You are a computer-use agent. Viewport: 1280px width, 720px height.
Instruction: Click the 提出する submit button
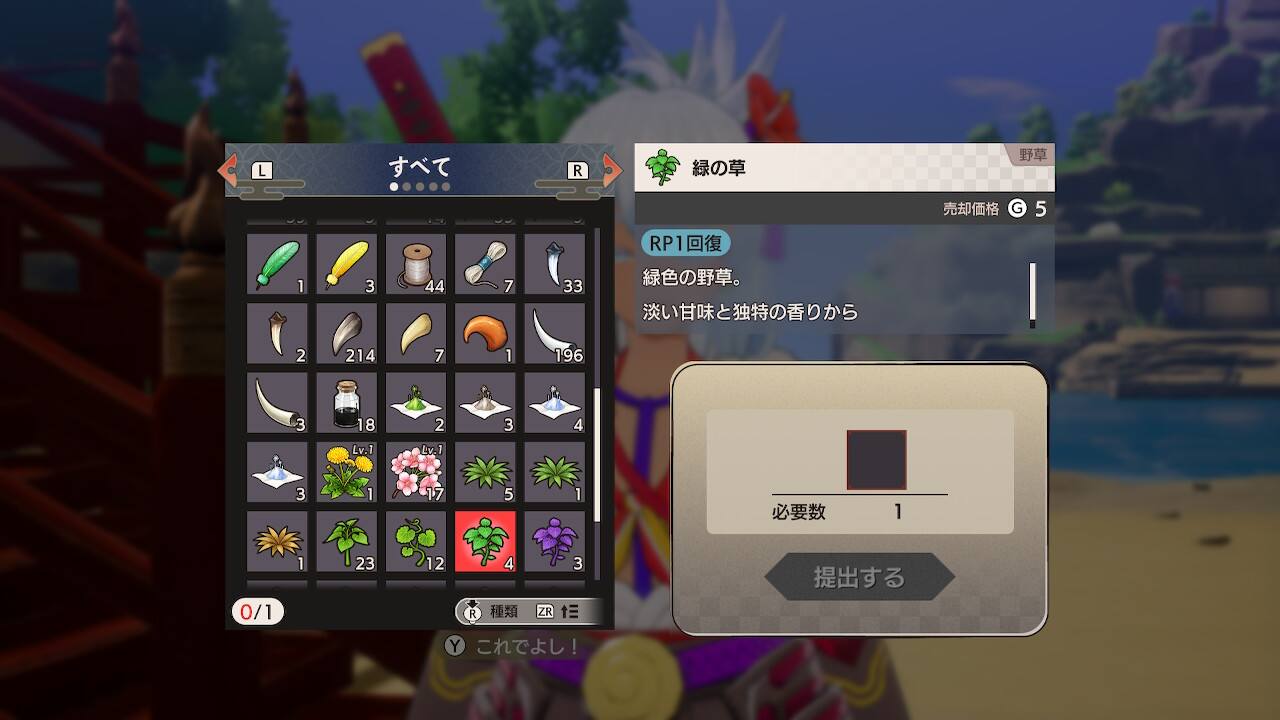pos(859,577)
